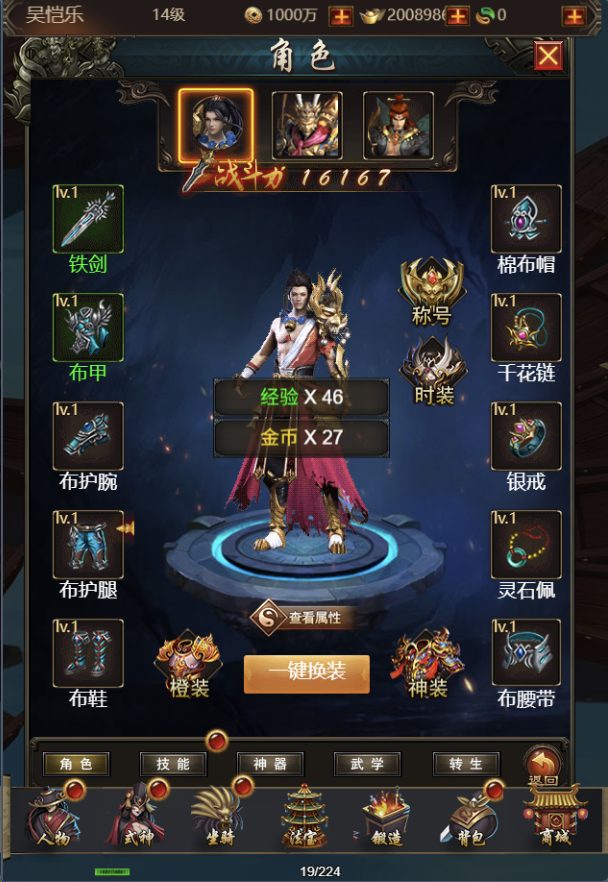
Task: Open the 时装 fashion icon
Action: (431, 367)
